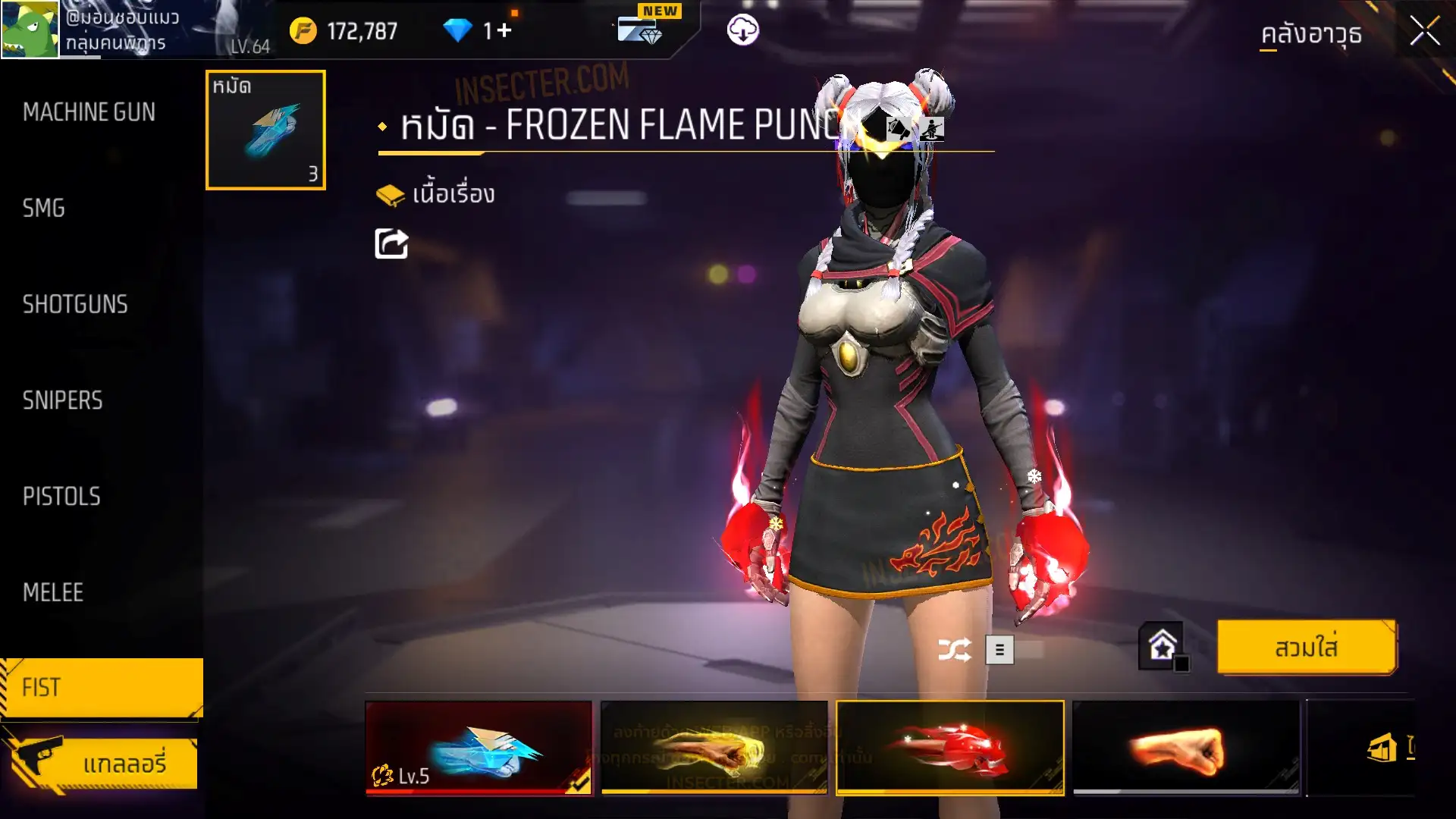The image size is (1456, 819).
Task: Open the cloud download icon
Action: pyautogui.click(x=742, y=30)
